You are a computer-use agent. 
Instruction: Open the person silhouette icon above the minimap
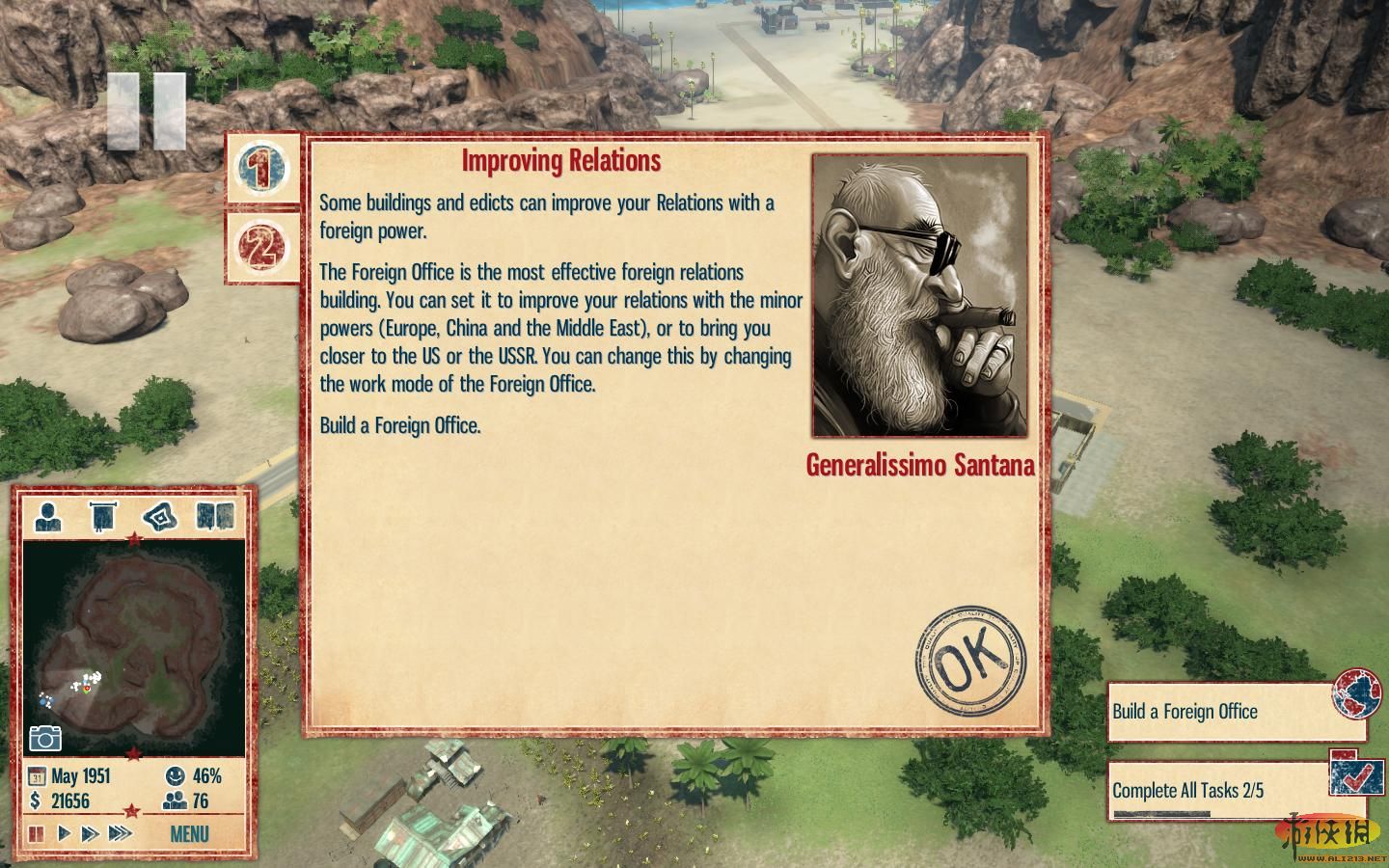click(47, 517)
